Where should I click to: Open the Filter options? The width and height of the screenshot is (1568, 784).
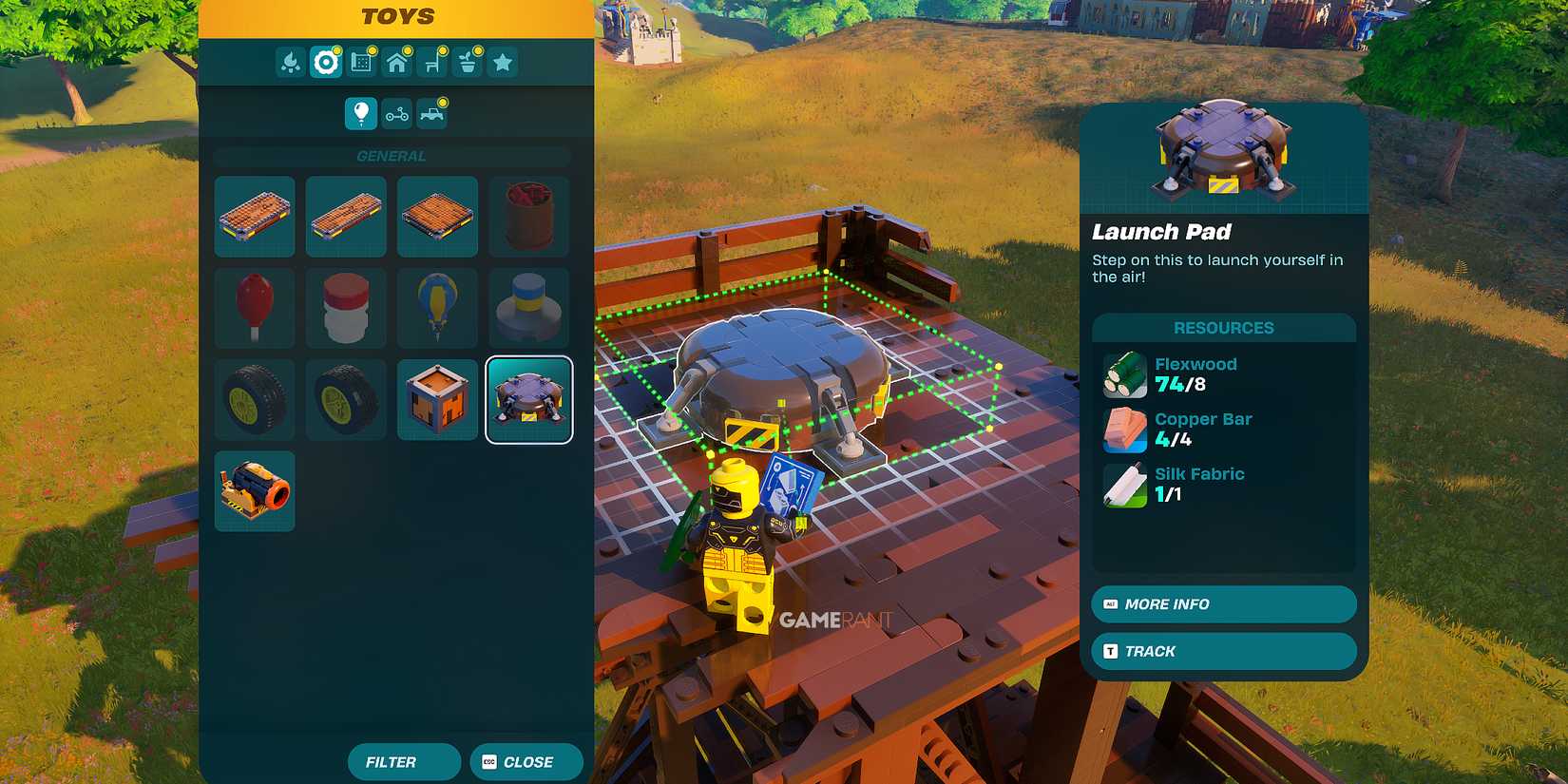(404, 761)
